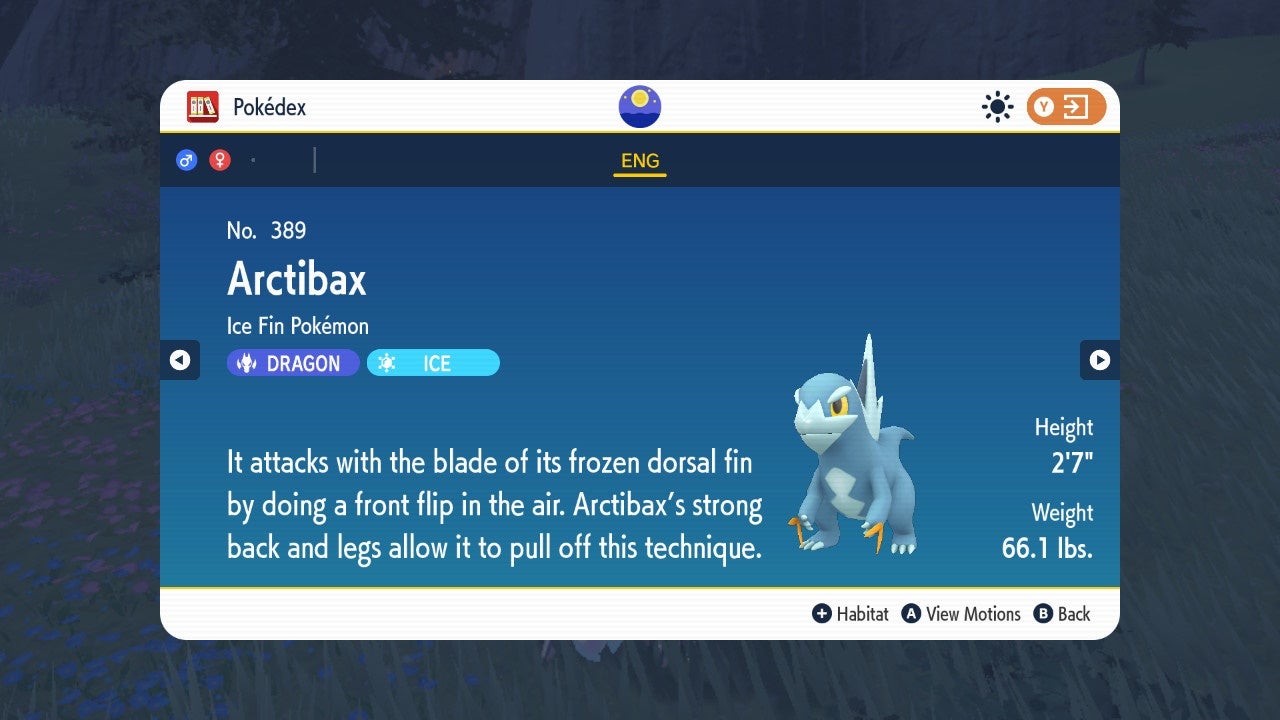Open the next Pokédex entry arrow

(x=1100, y=361)
